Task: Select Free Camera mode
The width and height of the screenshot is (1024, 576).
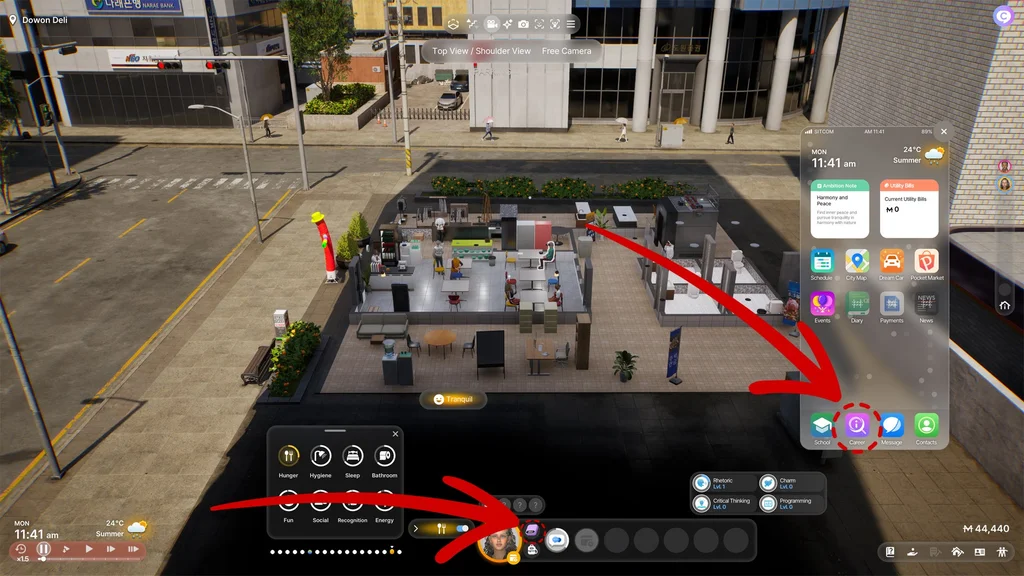Action: tap(567, 51)
